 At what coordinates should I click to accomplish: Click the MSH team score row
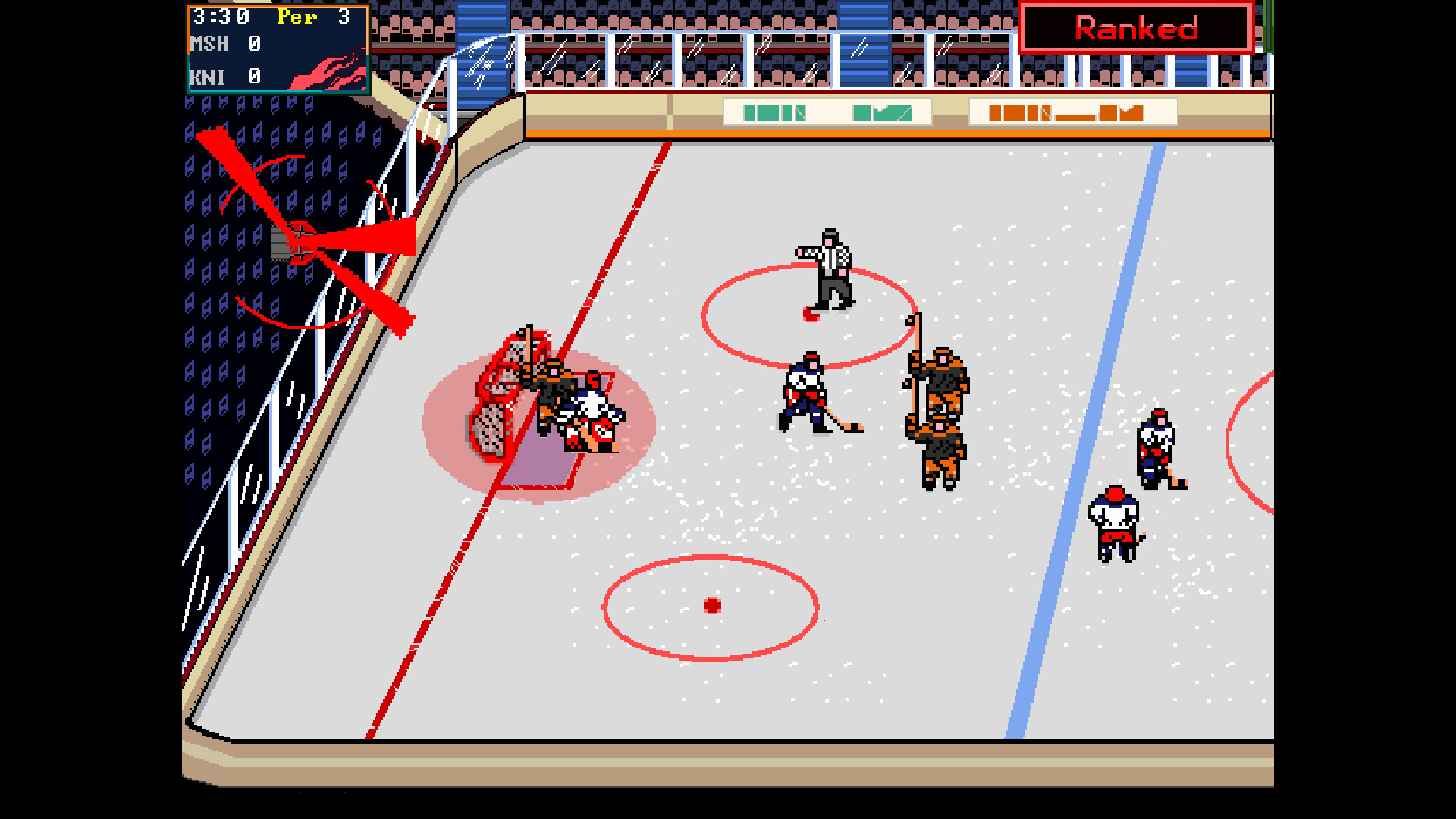[x=224, y=44]
